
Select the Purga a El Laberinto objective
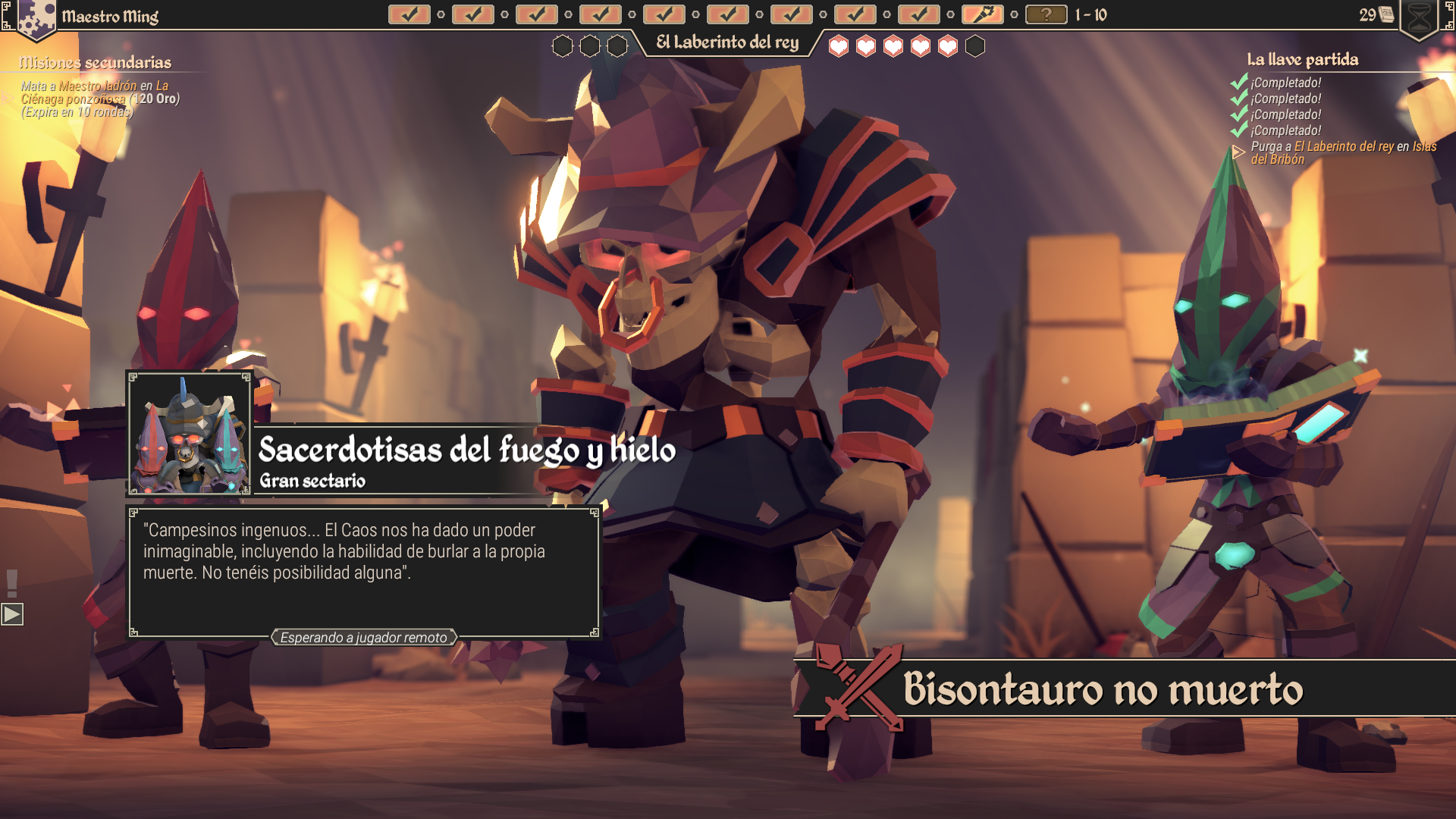1342,152
